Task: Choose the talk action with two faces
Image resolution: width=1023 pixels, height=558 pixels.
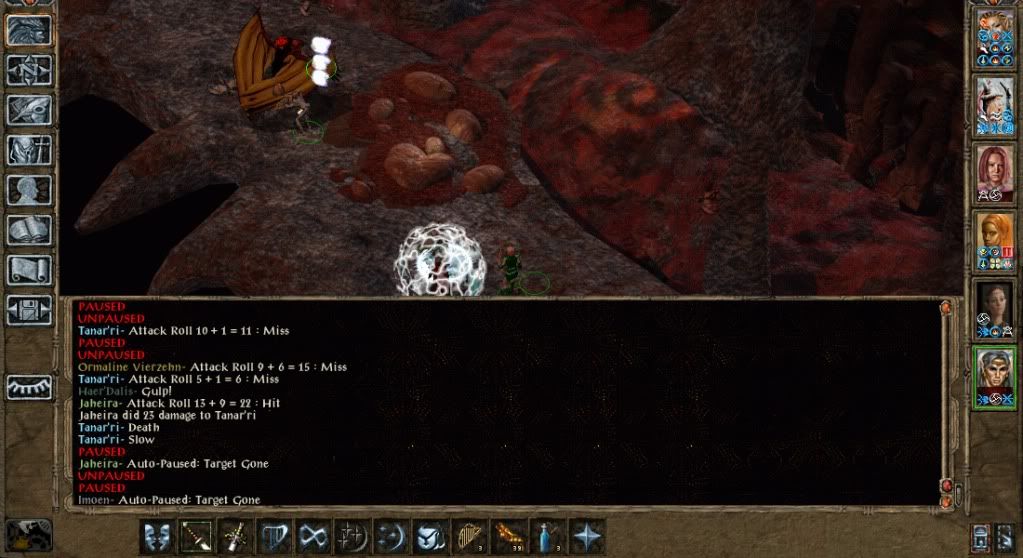Action: click(x=158, y=536)
